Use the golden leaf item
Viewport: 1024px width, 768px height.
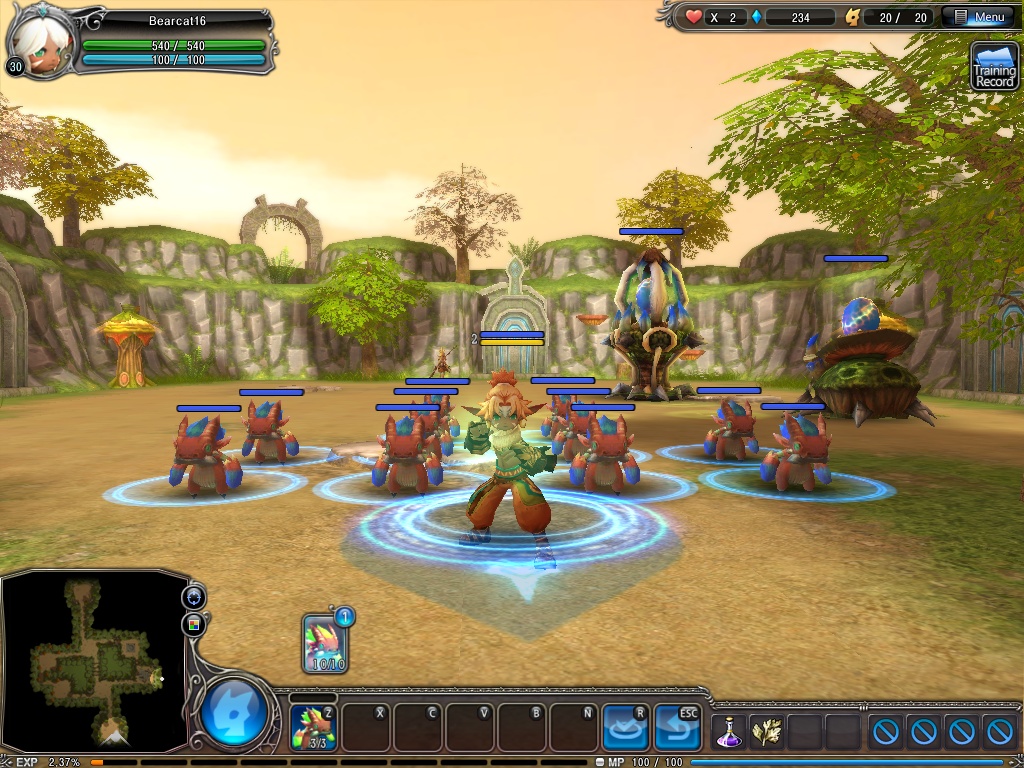pyautogui.click(x=766, y=732)
